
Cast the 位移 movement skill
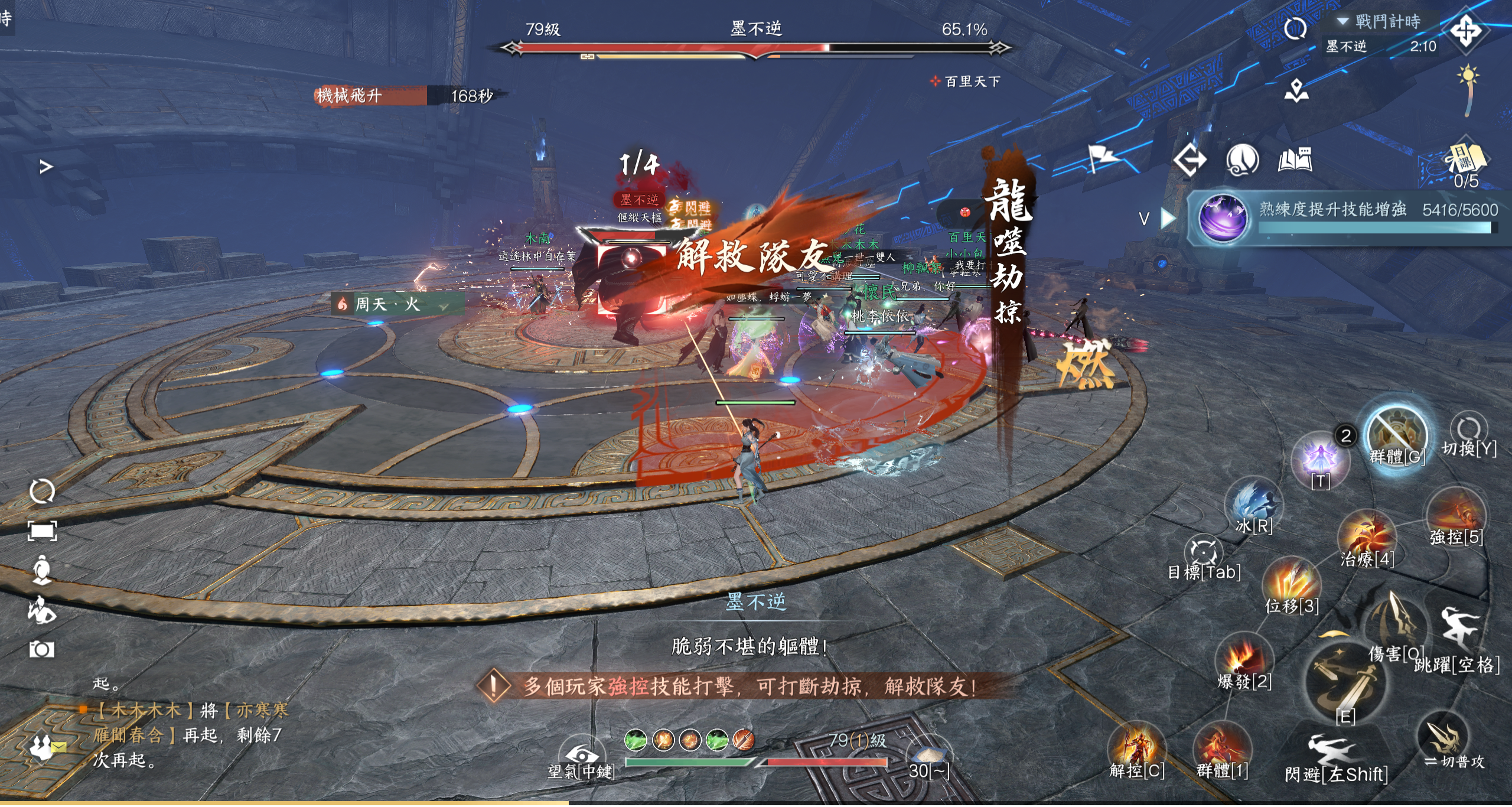(x=1292, y=583)
